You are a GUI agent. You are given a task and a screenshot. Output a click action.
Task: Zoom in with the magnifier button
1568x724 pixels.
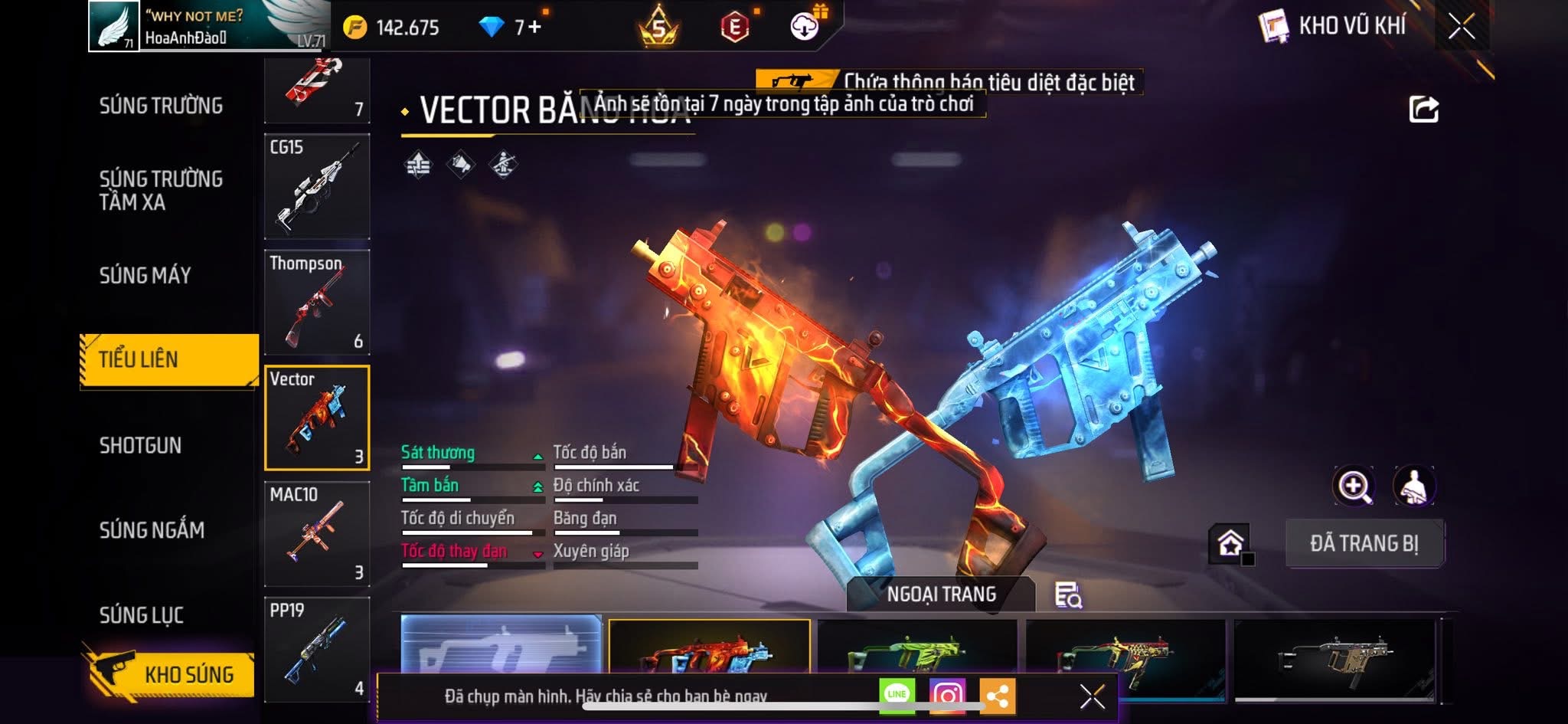1354,486
